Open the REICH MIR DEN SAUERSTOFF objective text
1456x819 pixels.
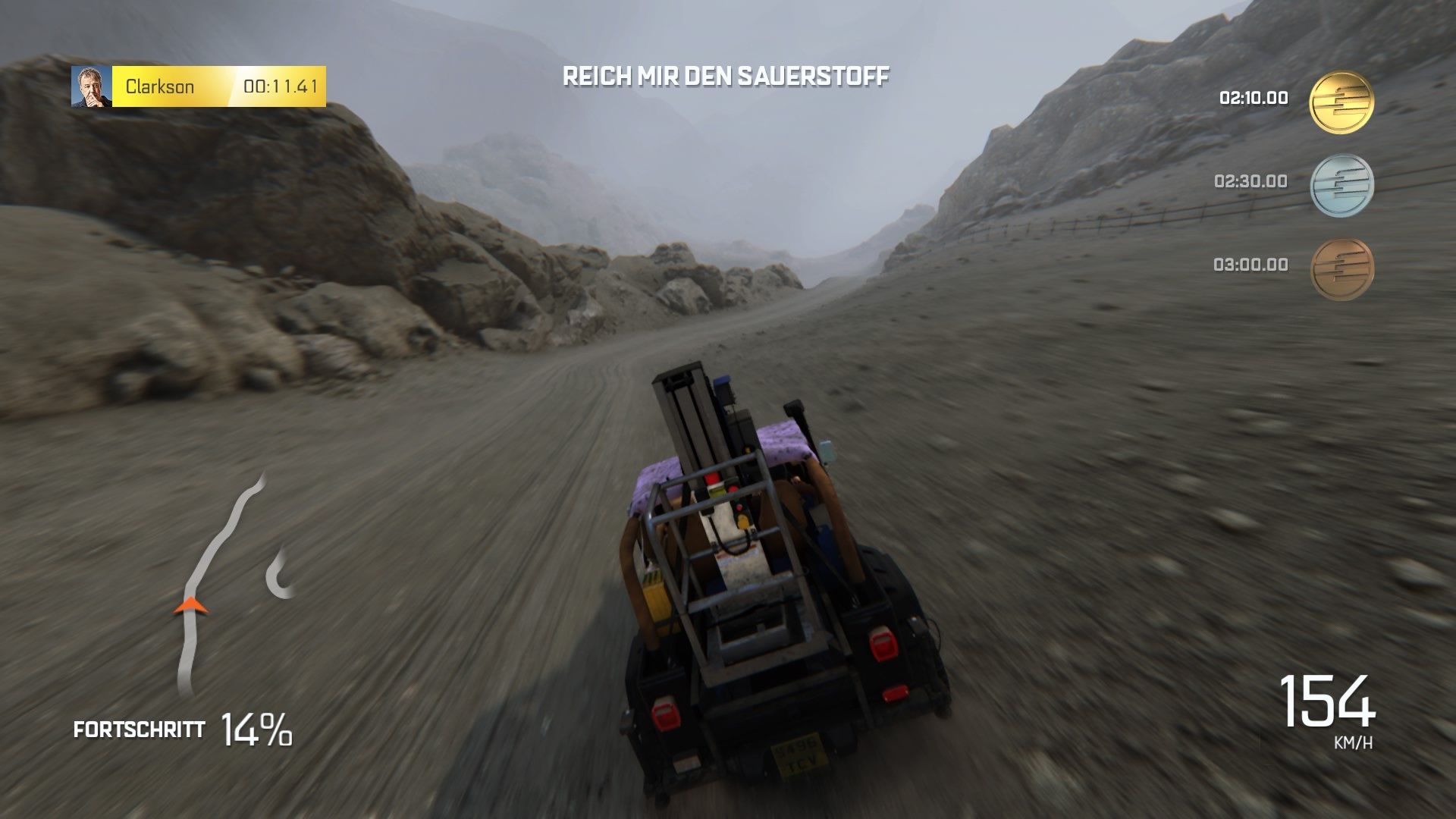(726, 76)
